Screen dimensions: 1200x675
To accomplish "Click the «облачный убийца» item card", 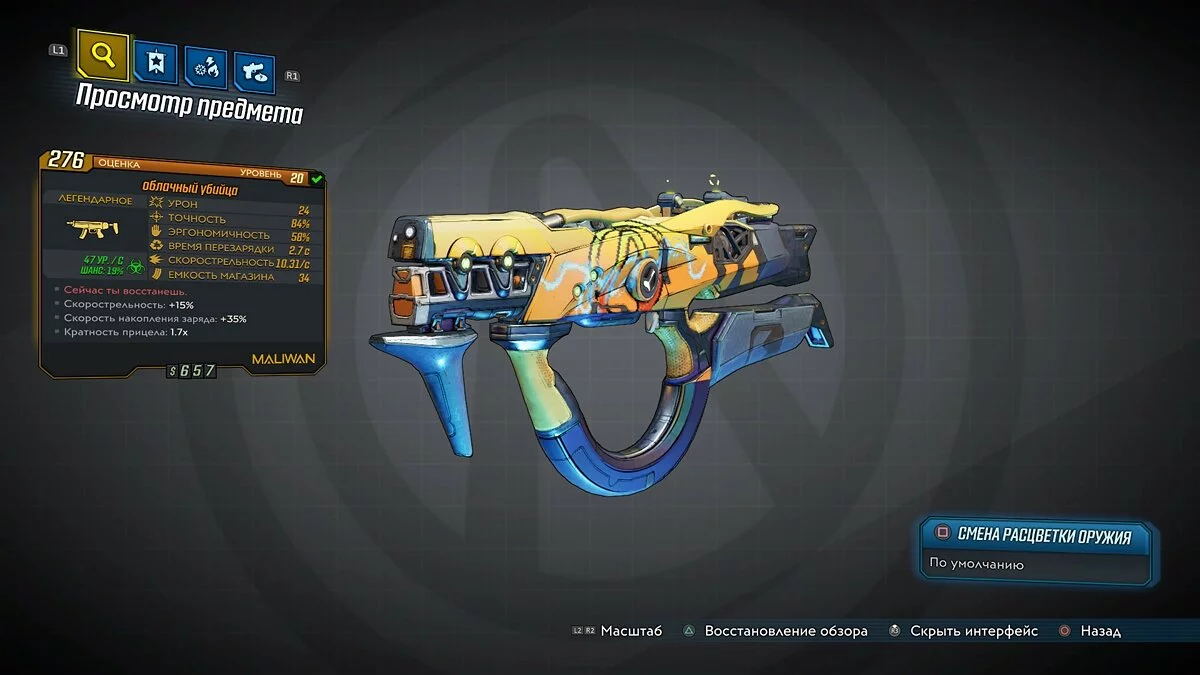I will [183, 262].
